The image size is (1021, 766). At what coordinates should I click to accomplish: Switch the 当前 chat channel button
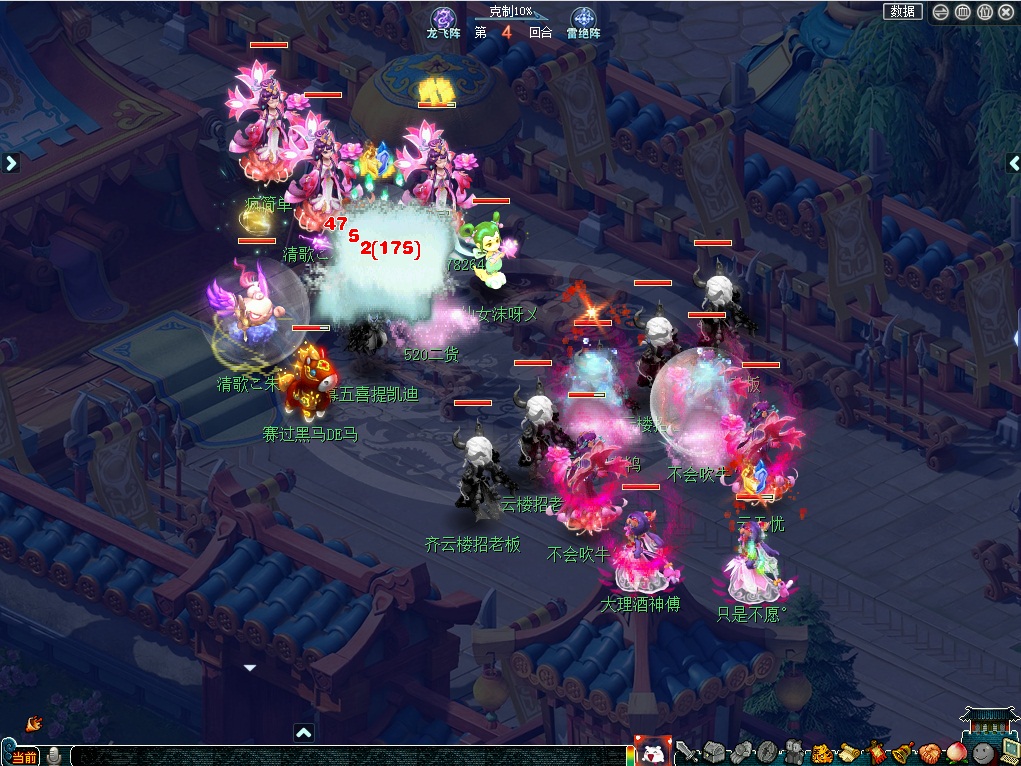click(24, 756)
